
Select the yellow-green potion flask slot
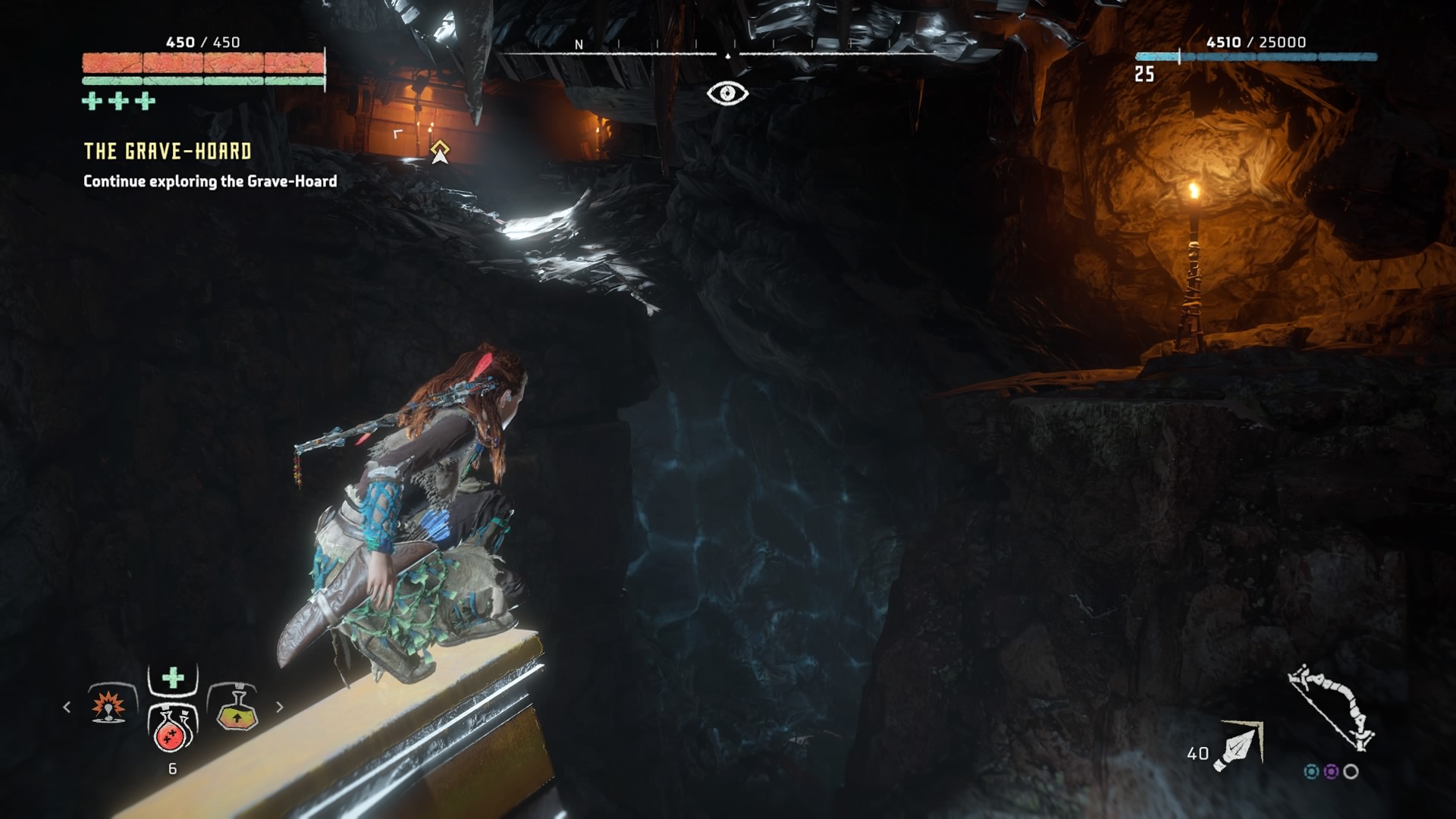coord(237,711)
